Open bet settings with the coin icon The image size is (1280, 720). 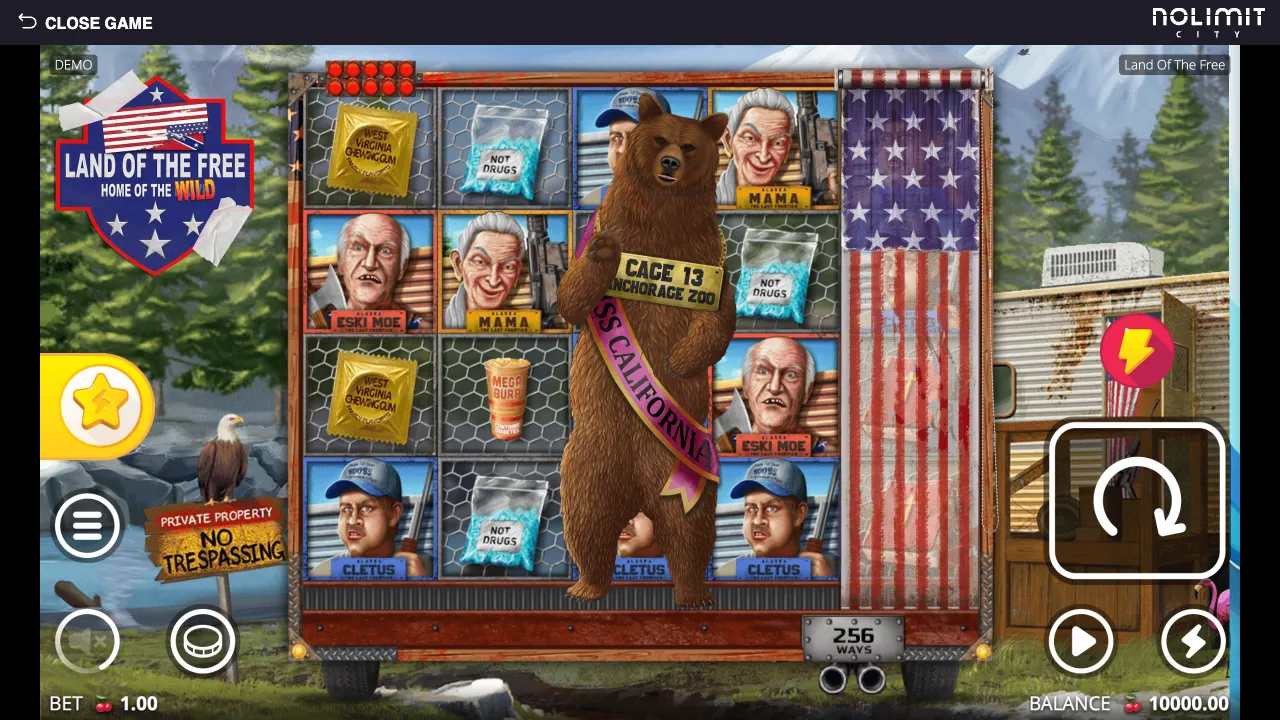(x=203, y=642)
